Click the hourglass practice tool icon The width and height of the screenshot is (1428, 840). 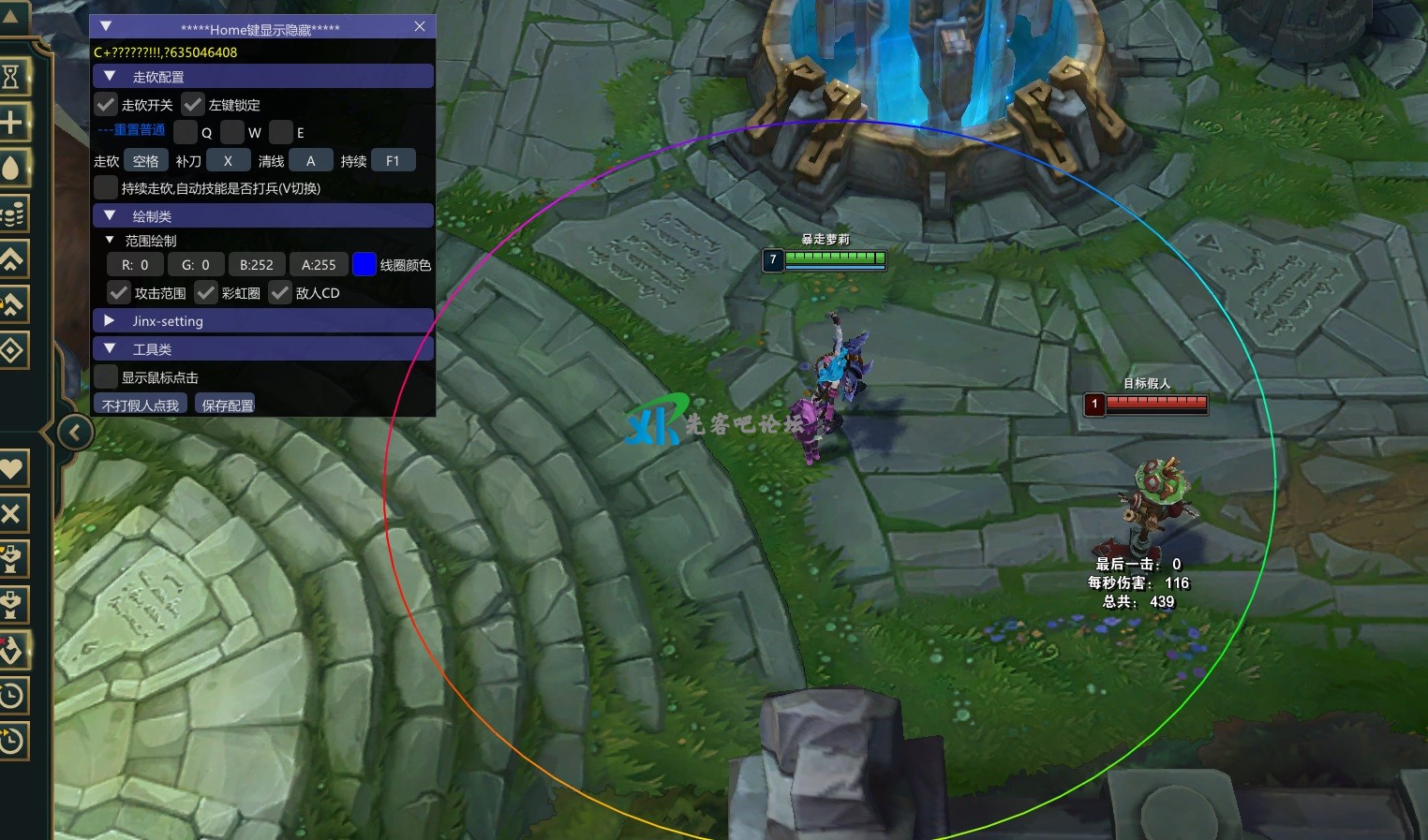[12, 76]
